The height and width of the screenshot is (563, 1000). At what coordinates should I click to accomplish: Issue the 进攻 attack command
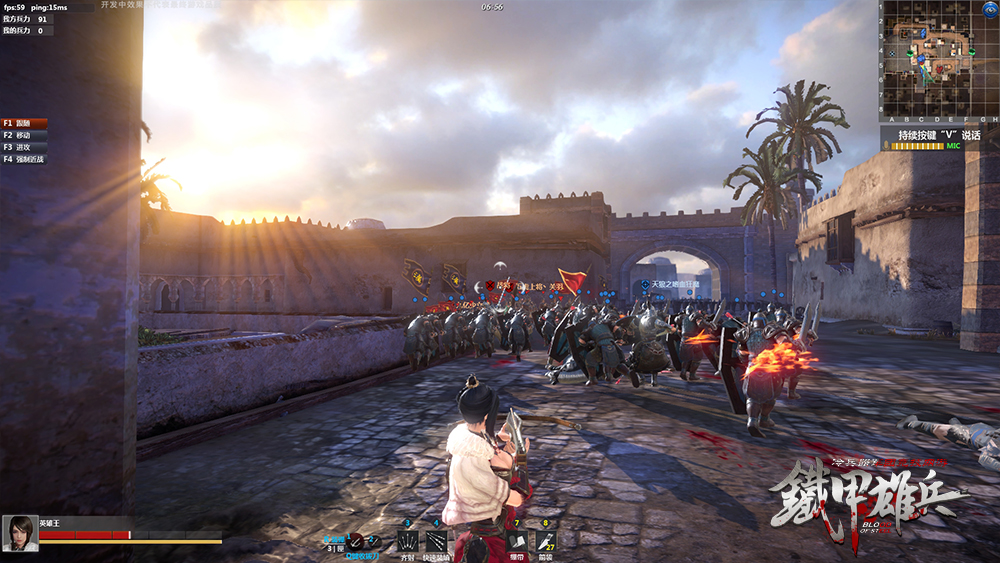[24, 147]
